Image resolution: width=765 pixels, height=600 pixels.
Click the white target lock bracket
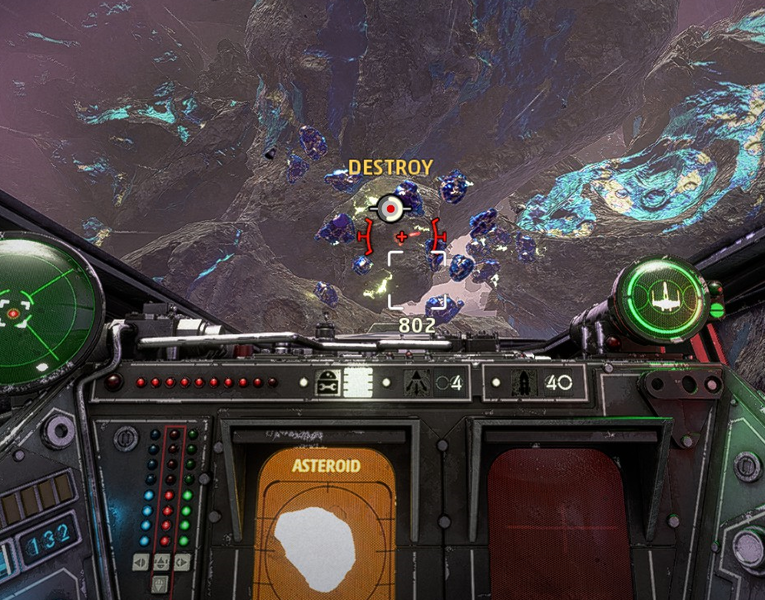416,280
